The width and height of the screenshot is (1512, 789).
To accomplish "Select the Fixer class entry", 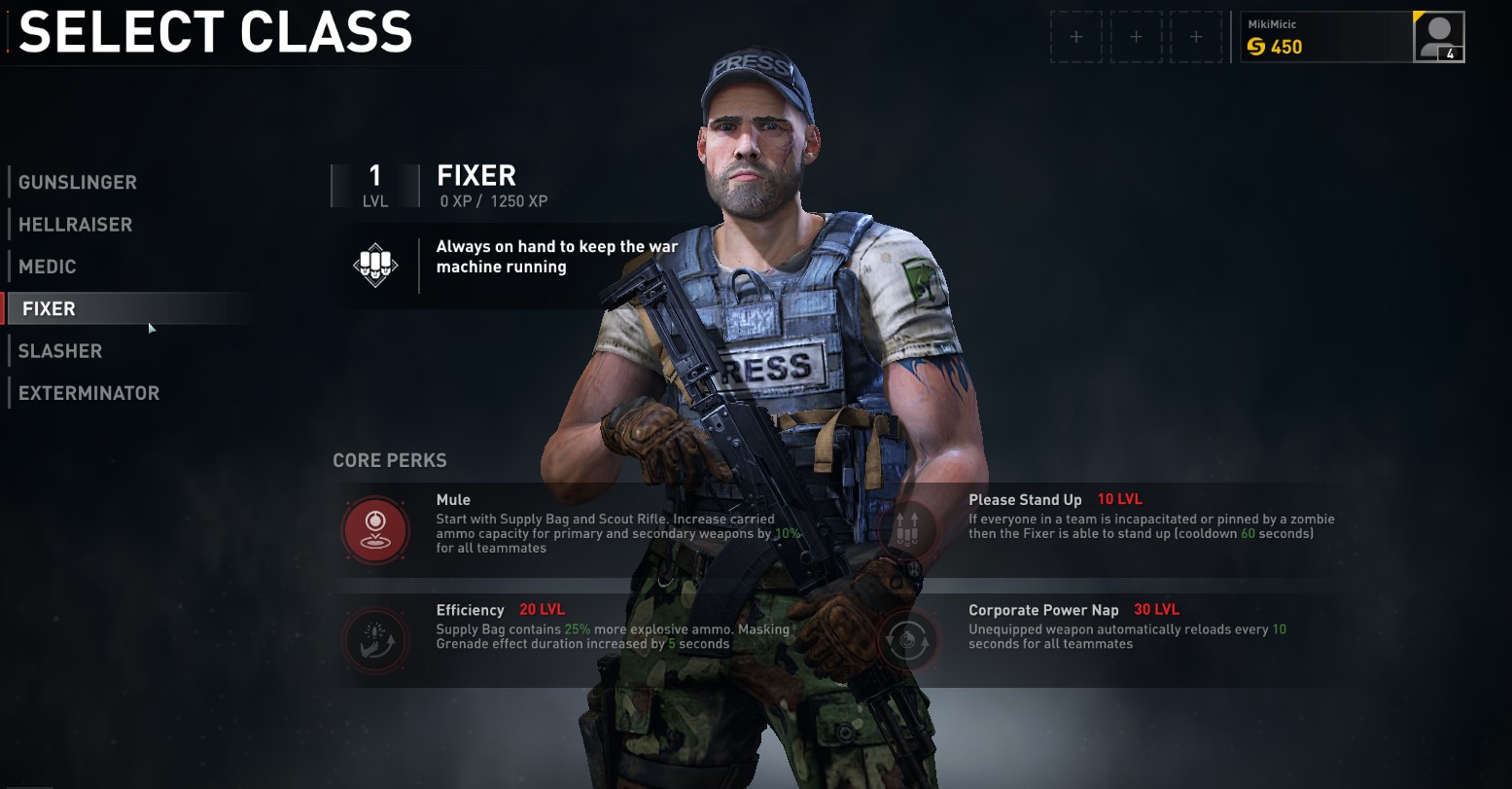I will 50,309.
